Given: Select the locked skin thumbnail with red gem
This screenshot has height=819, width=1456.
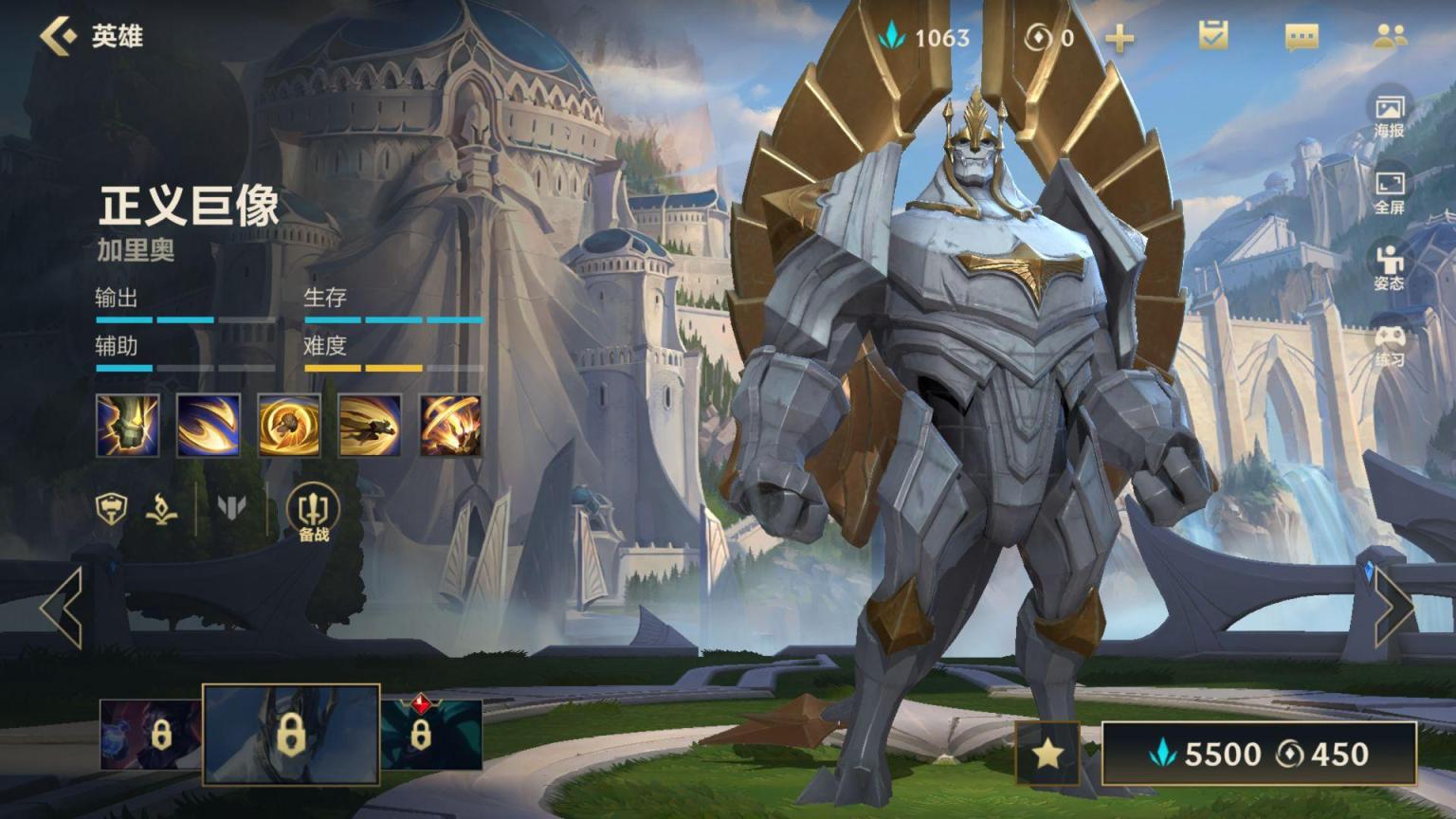Looking at the screenshot, I should point(431,735).
